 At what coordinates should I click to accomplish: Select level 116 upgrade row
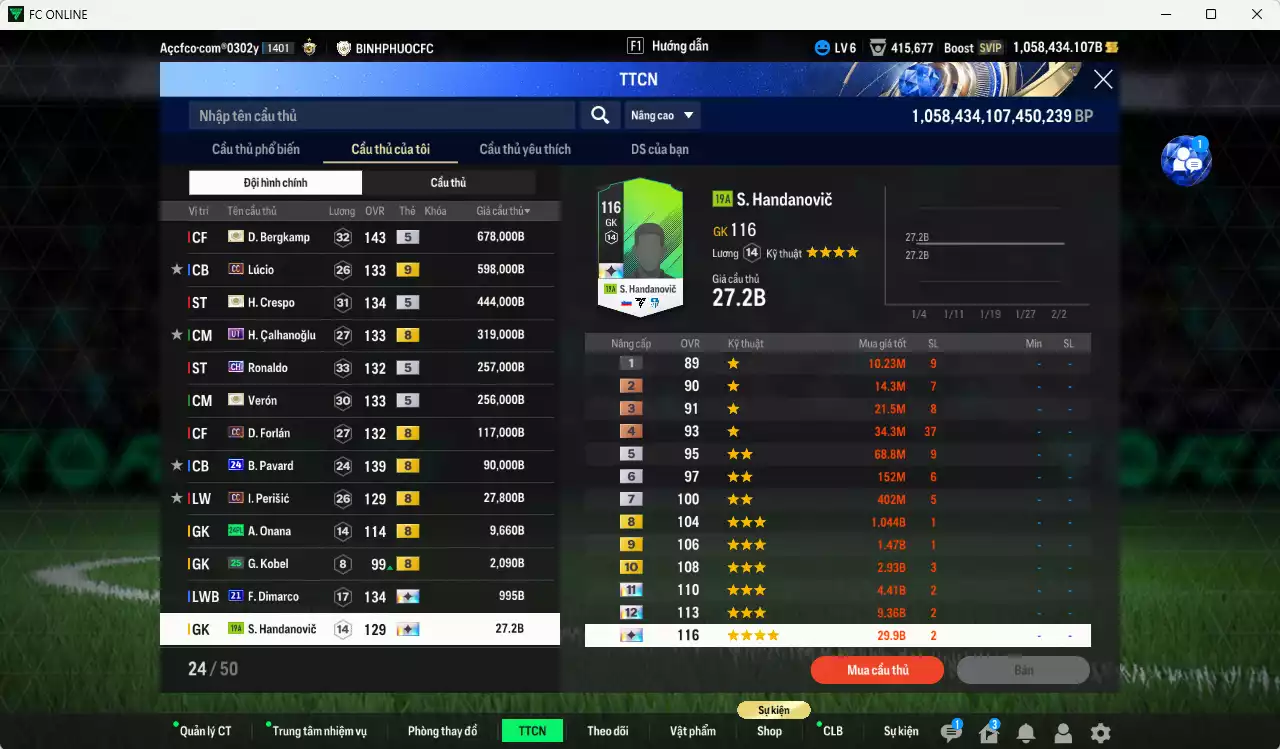click(x=838, y=634)
